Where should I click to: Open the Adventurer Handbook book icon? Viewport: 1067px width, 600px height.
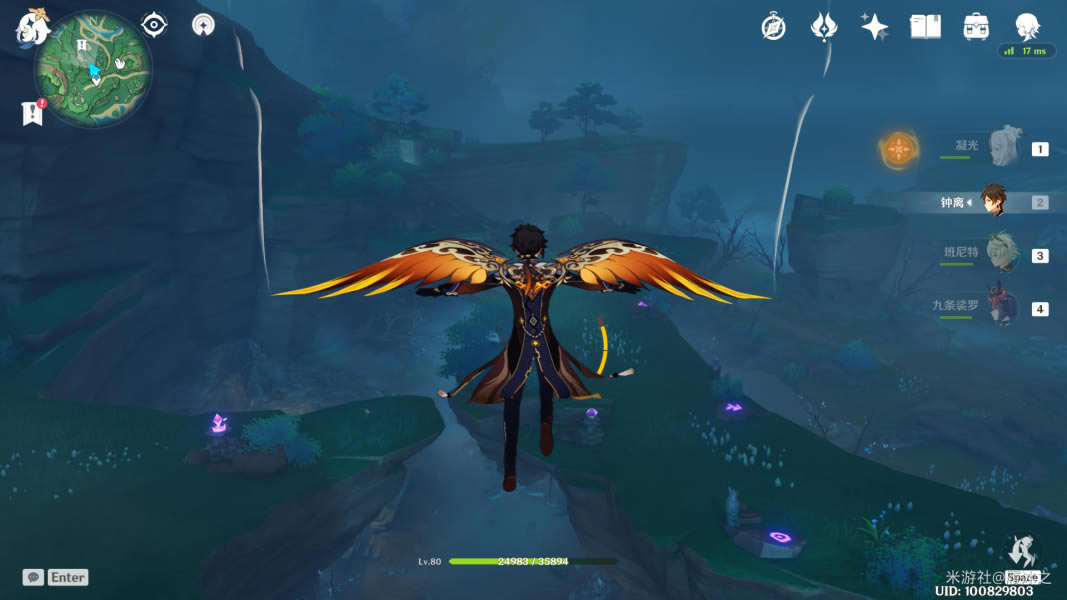pyautogui.click(x=925, y=27)
